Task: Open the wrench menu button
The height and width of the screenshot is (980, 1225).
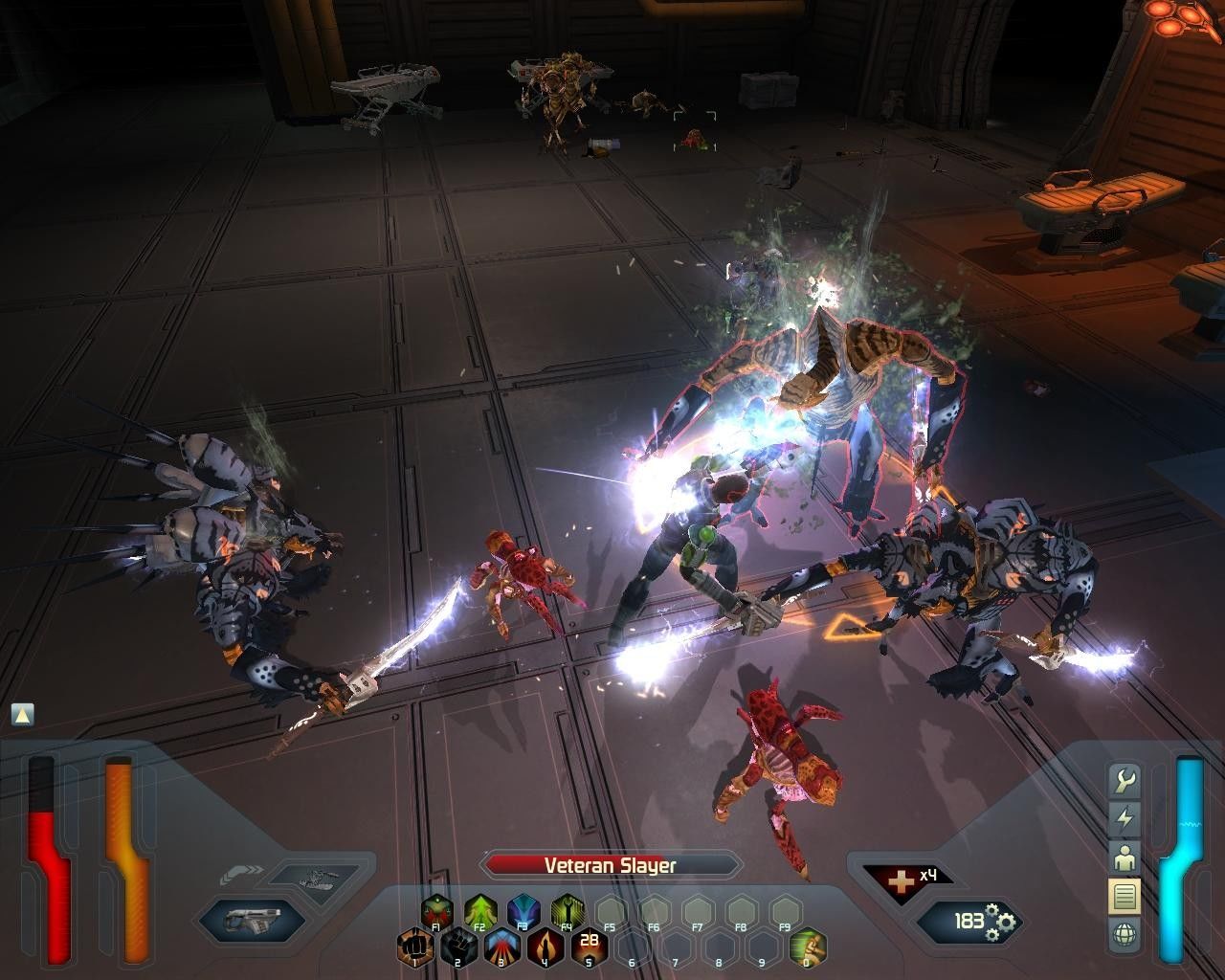Action: 1125,781
